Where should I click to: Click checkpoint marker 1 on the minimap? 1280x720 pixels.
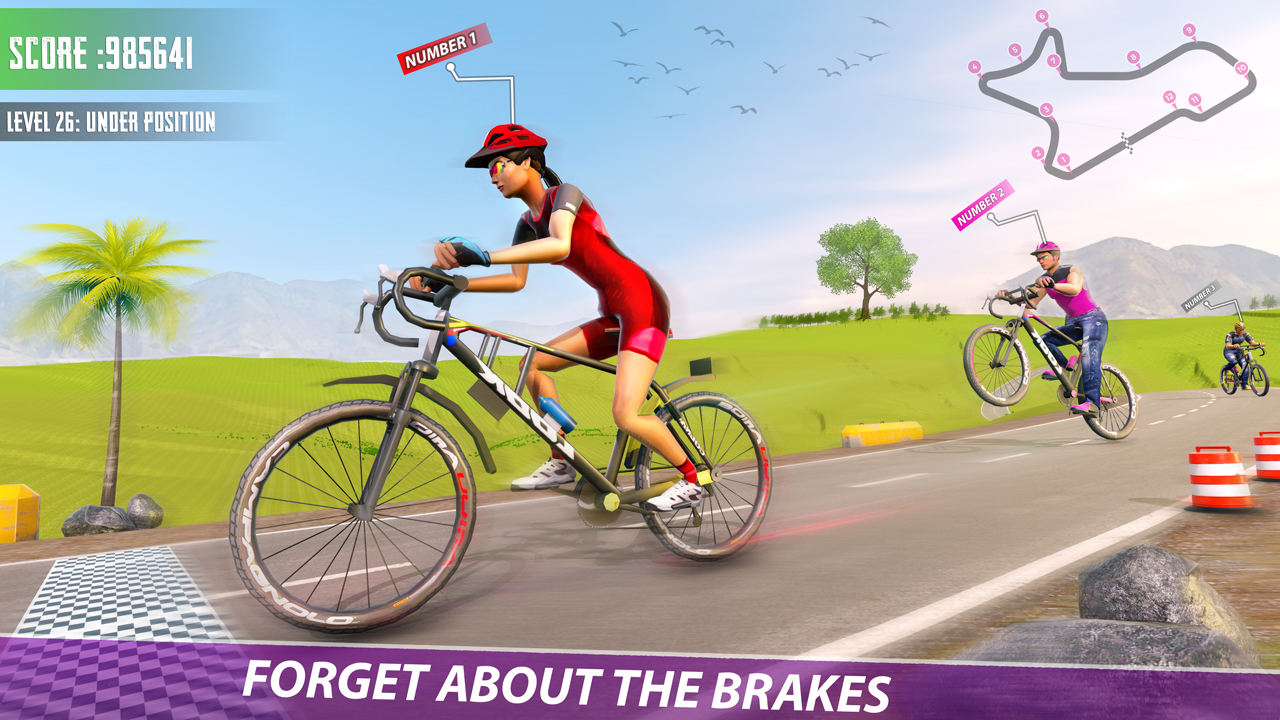(x=1064, y=158)
